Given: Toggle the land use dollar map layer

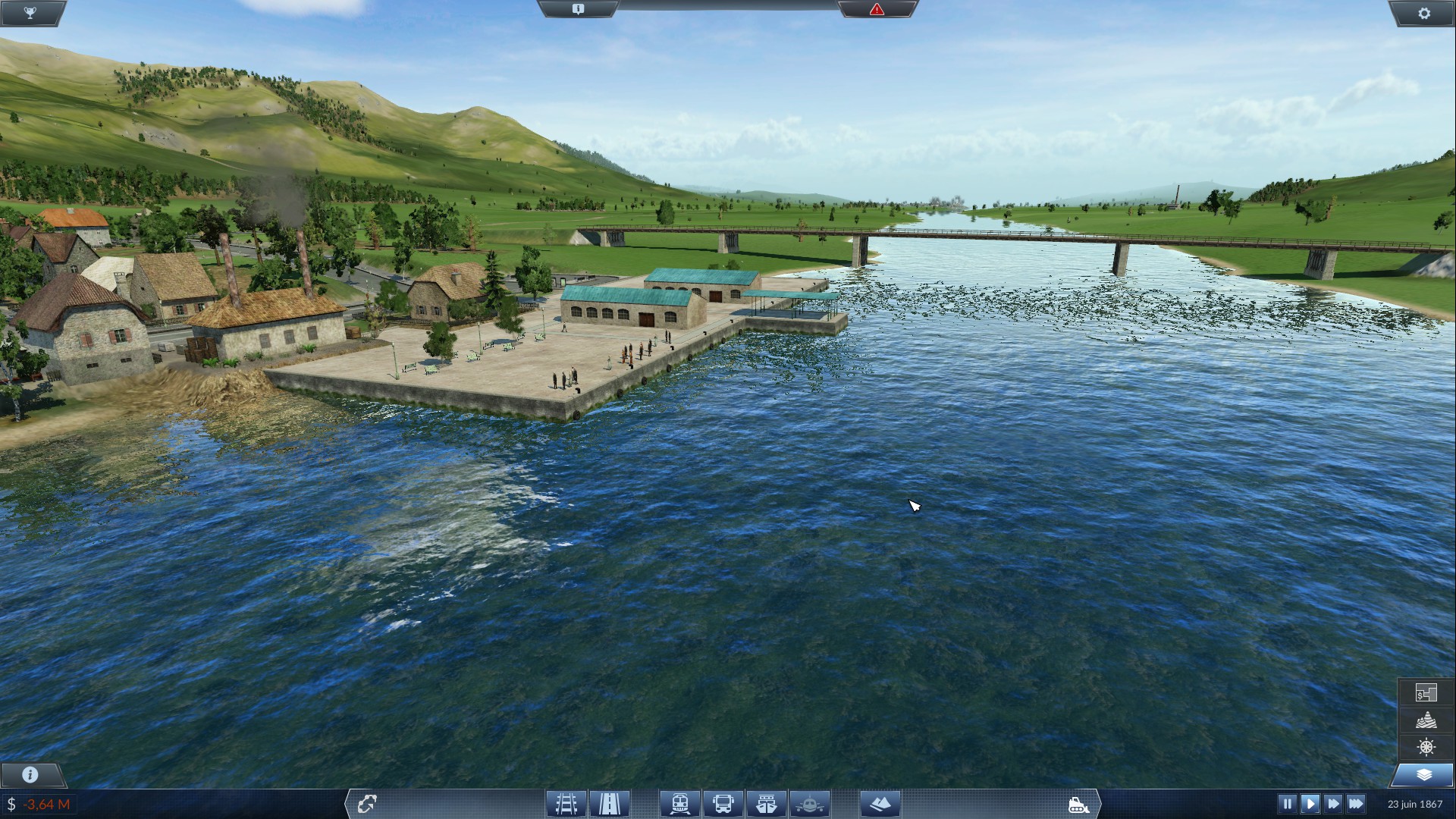Looking at the screenshot, I should coord(1426,692).
